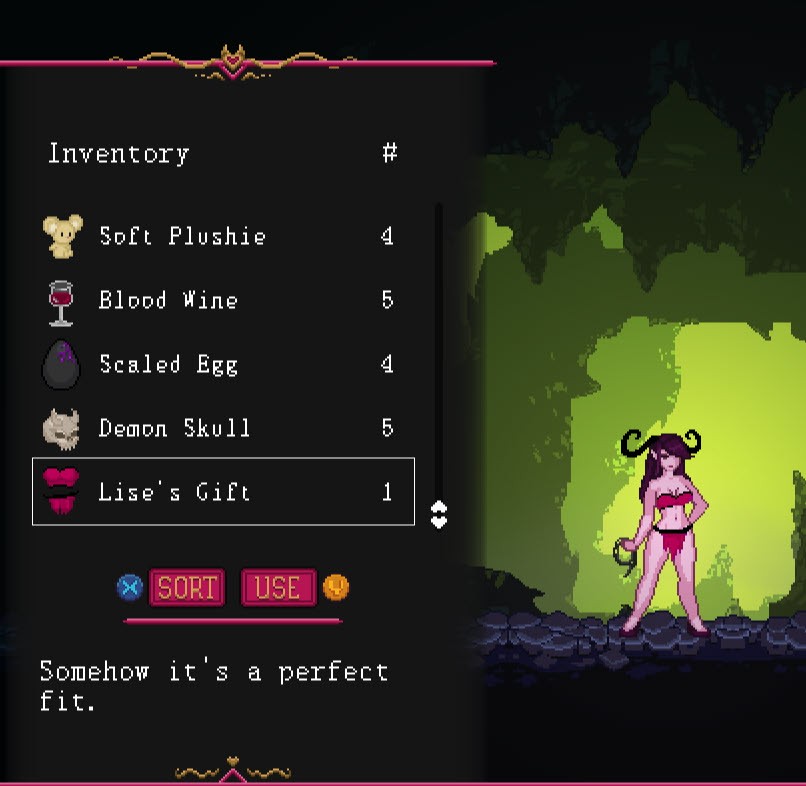The width and height of the screenshot is (806, 786).
Task: Click the SORT button
Action: [x=187, y=587]
